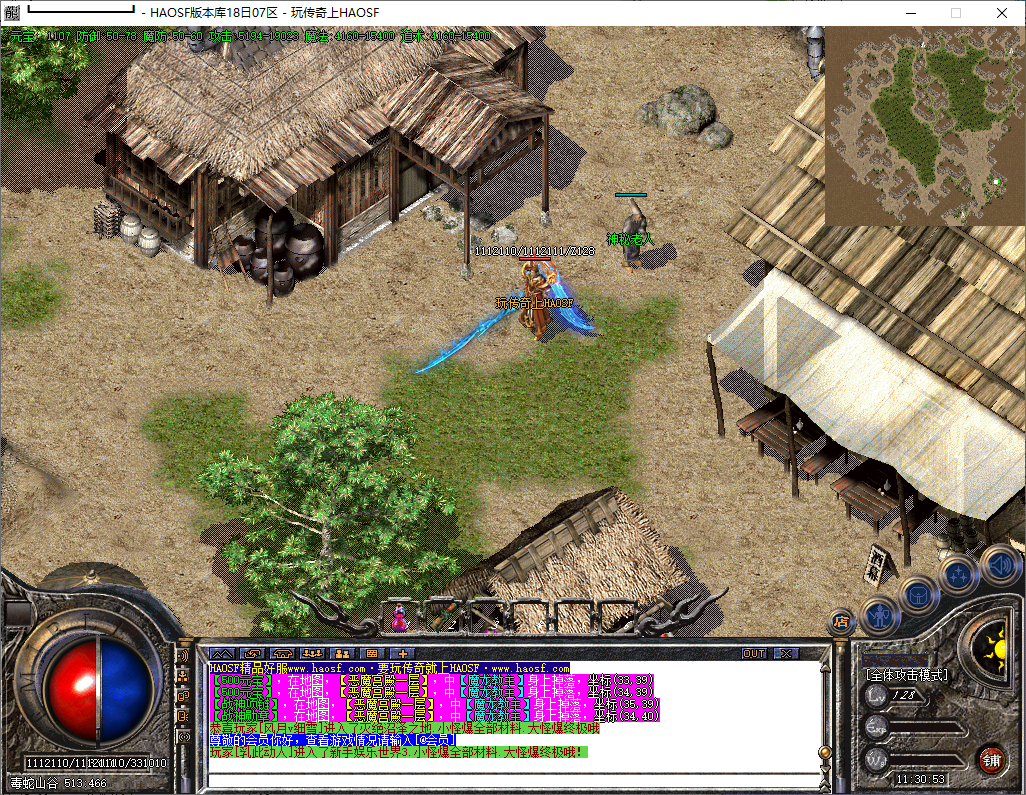Viewport: 1026px width, 795px height.
Task: Click the mountain-shaped first chat toolbar button
Action: pyautogui.click(x=221, y=653)
